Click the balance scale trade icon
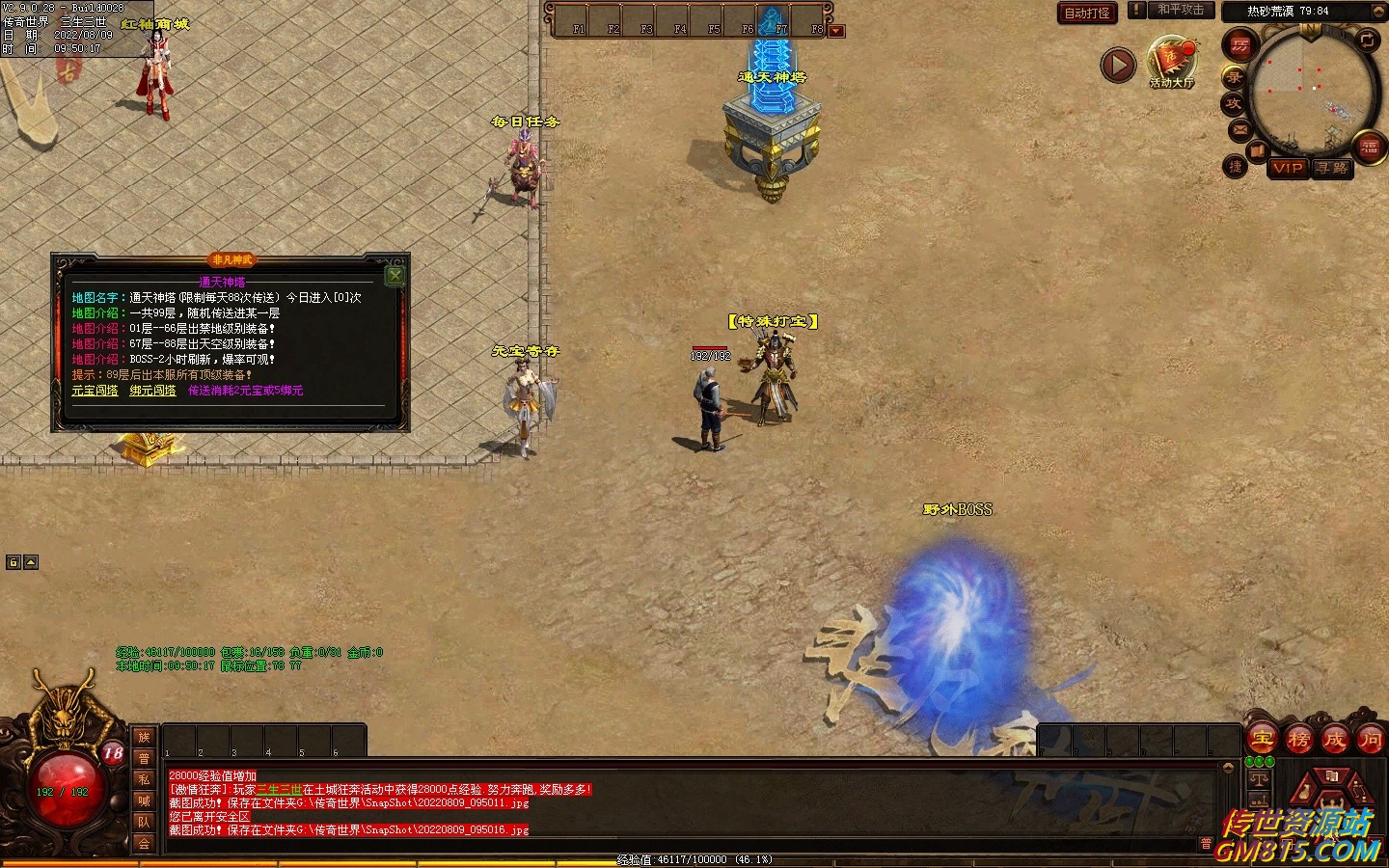1389x868 pixels. point(1259,779)
